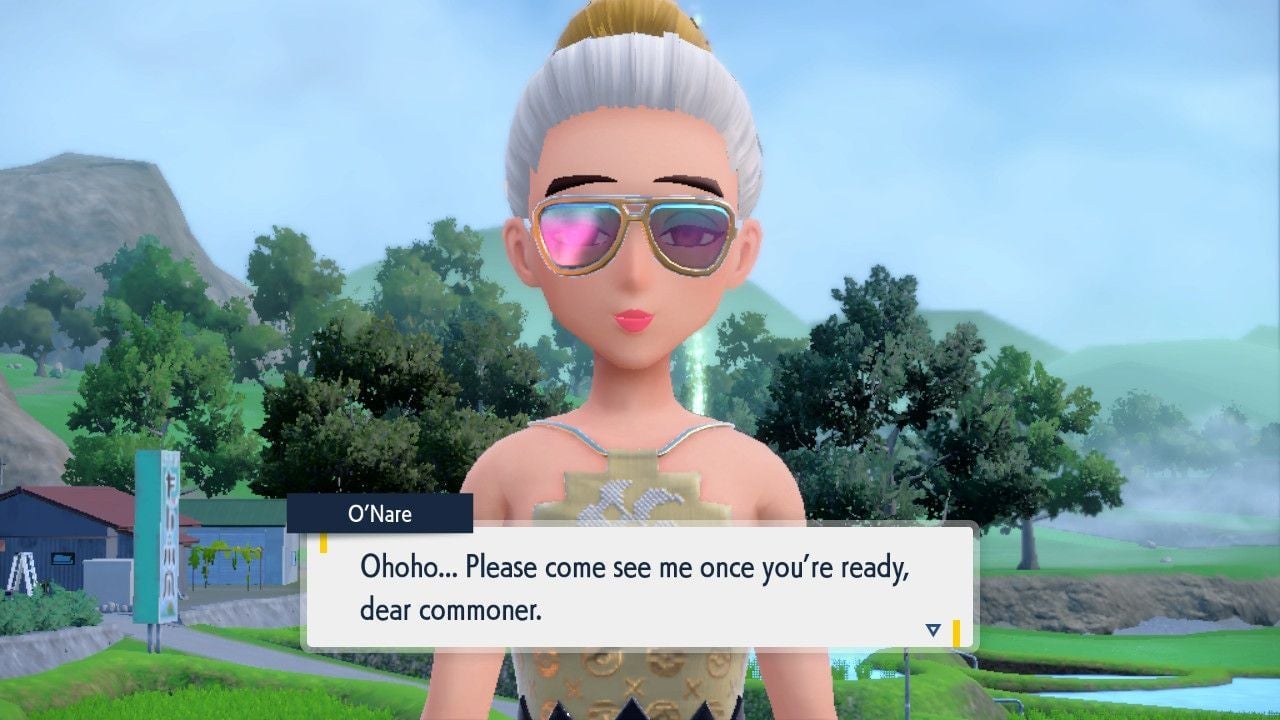The width and height of the screenshot is (1280, 720).
Task: Click the down triangle to continue dialogue
Action: pos(932,629)
